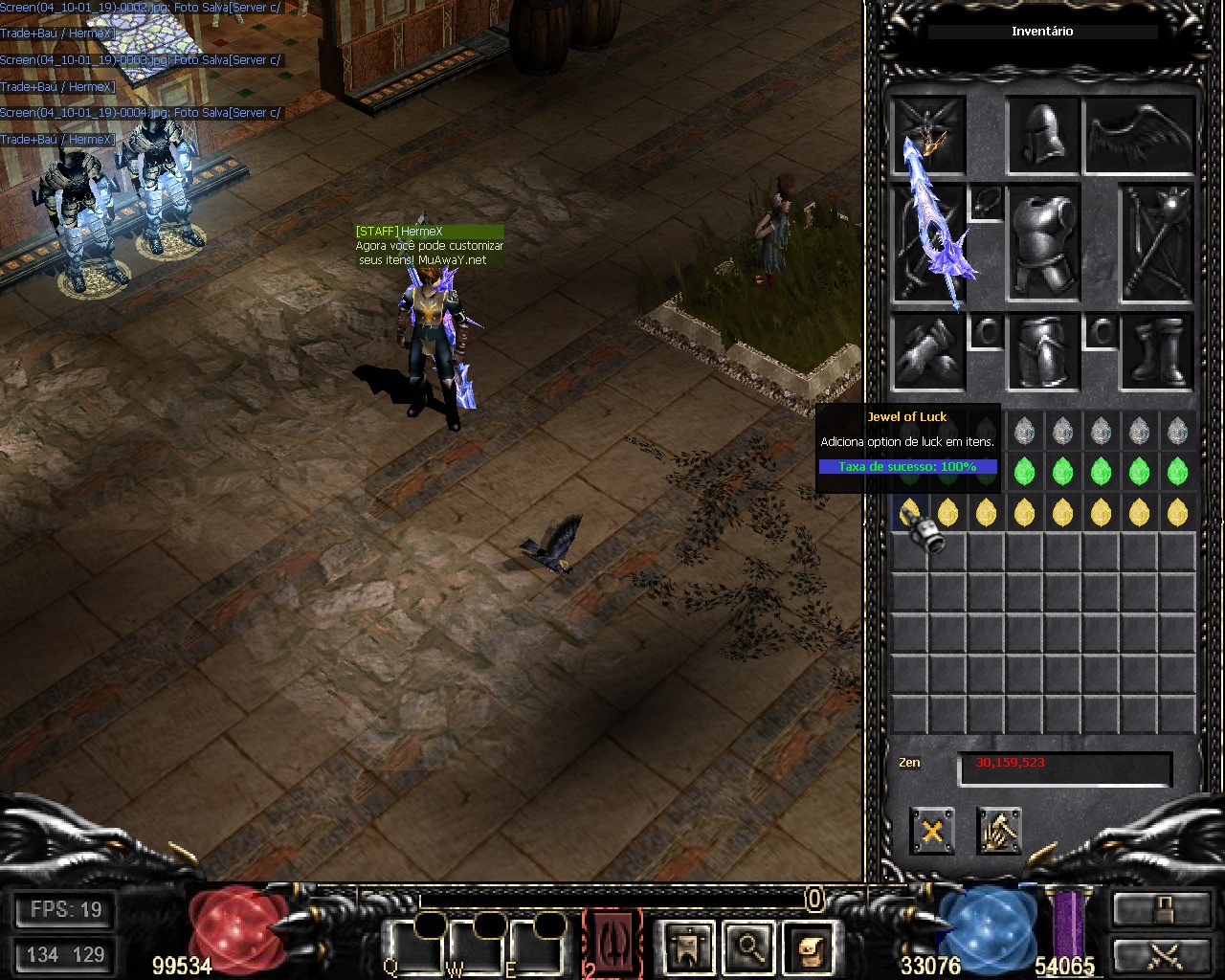This screenshot has width=1225, height=980.
Task: Select the gloves equipment slot
Action: pyautogui.click(x=928, y=353)
